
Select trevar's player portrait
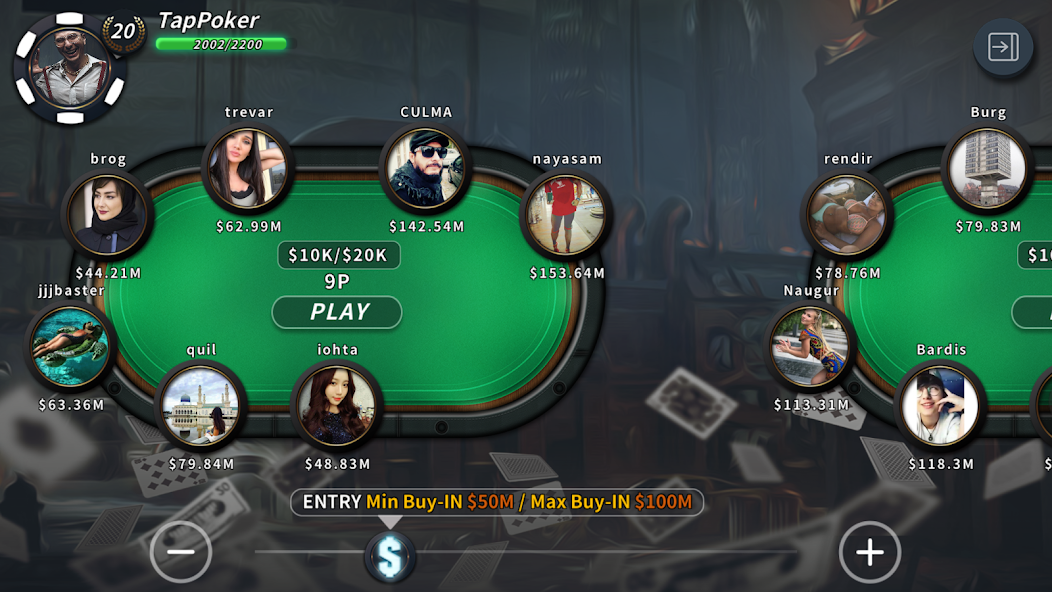pos(248,168)
